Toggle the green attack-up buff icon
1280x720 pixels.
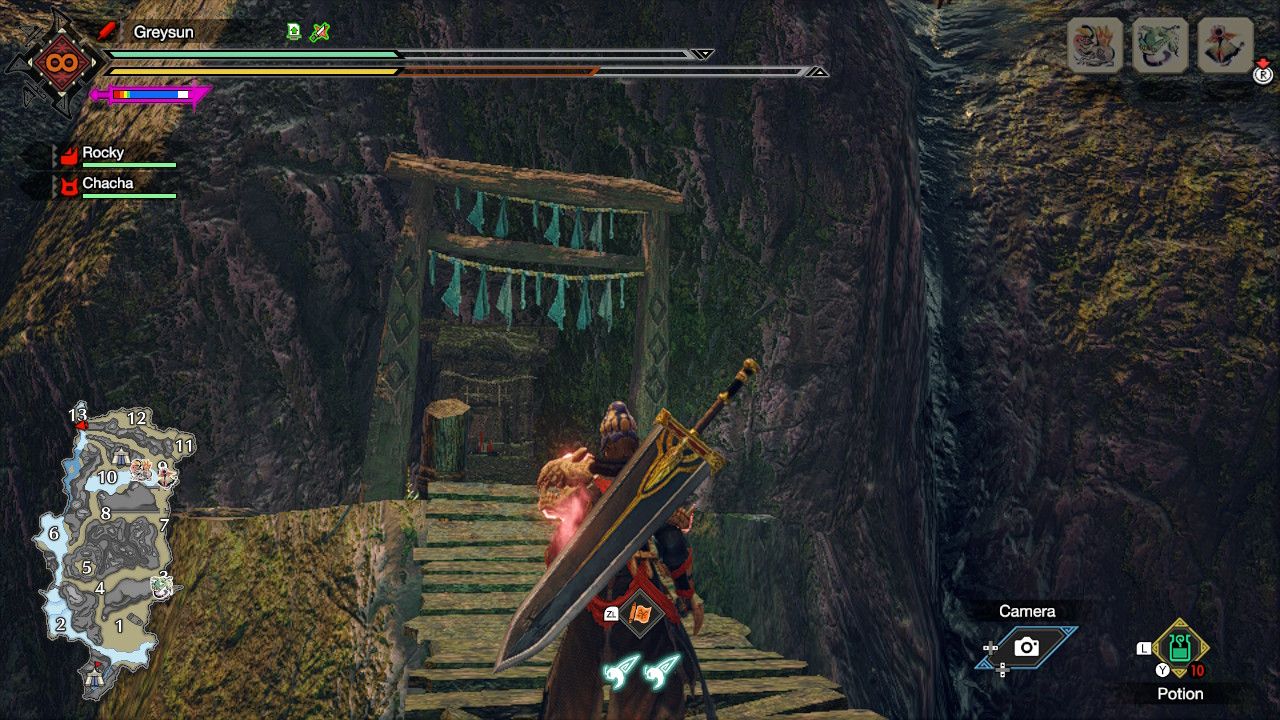[x=293, y=31]
